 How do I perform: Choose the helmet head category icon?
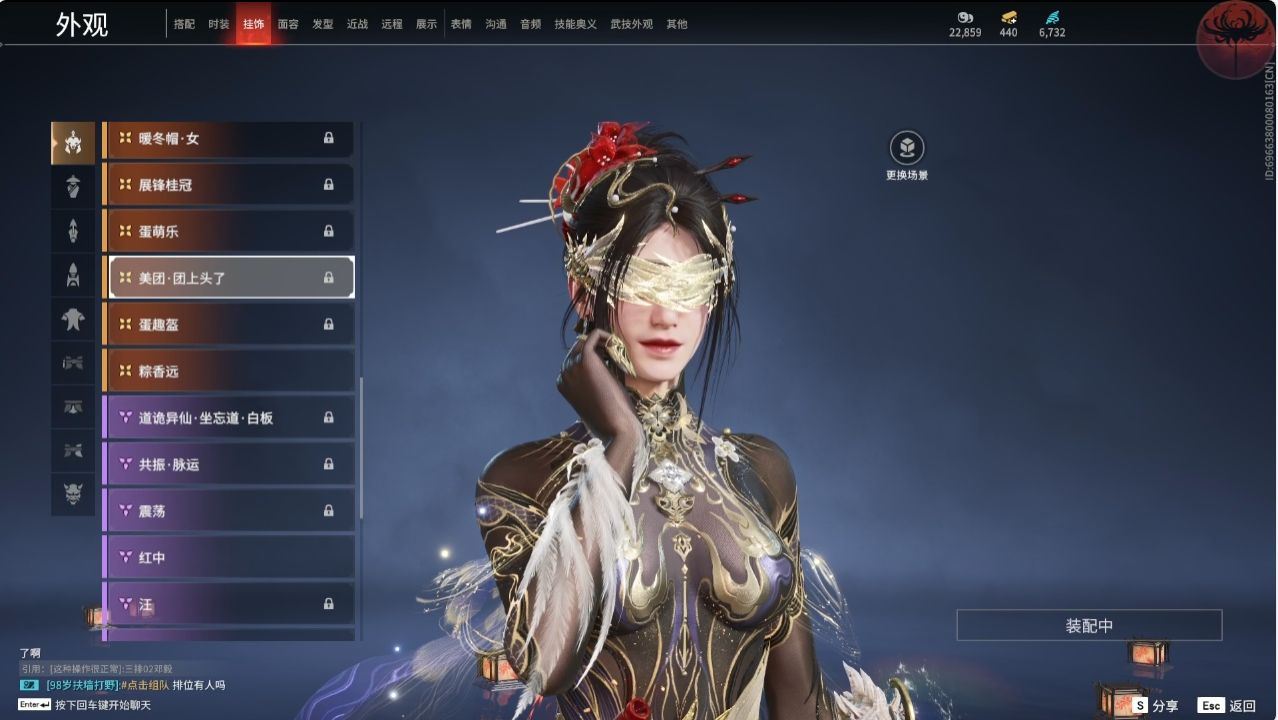pyautogui.click(x=73, y=144)
